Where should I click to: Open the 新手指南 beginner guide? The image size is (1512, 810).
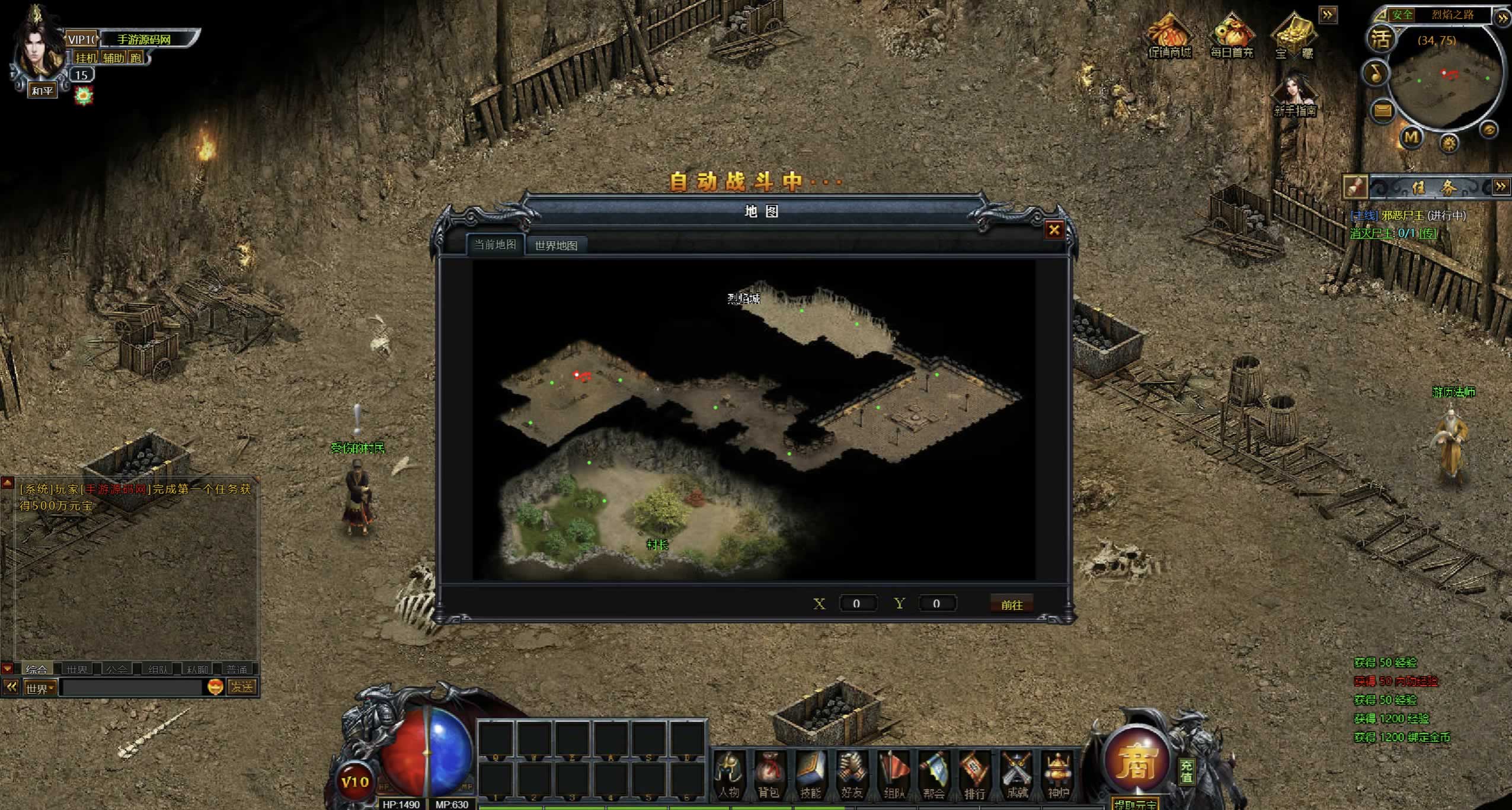click(1295, 95)
